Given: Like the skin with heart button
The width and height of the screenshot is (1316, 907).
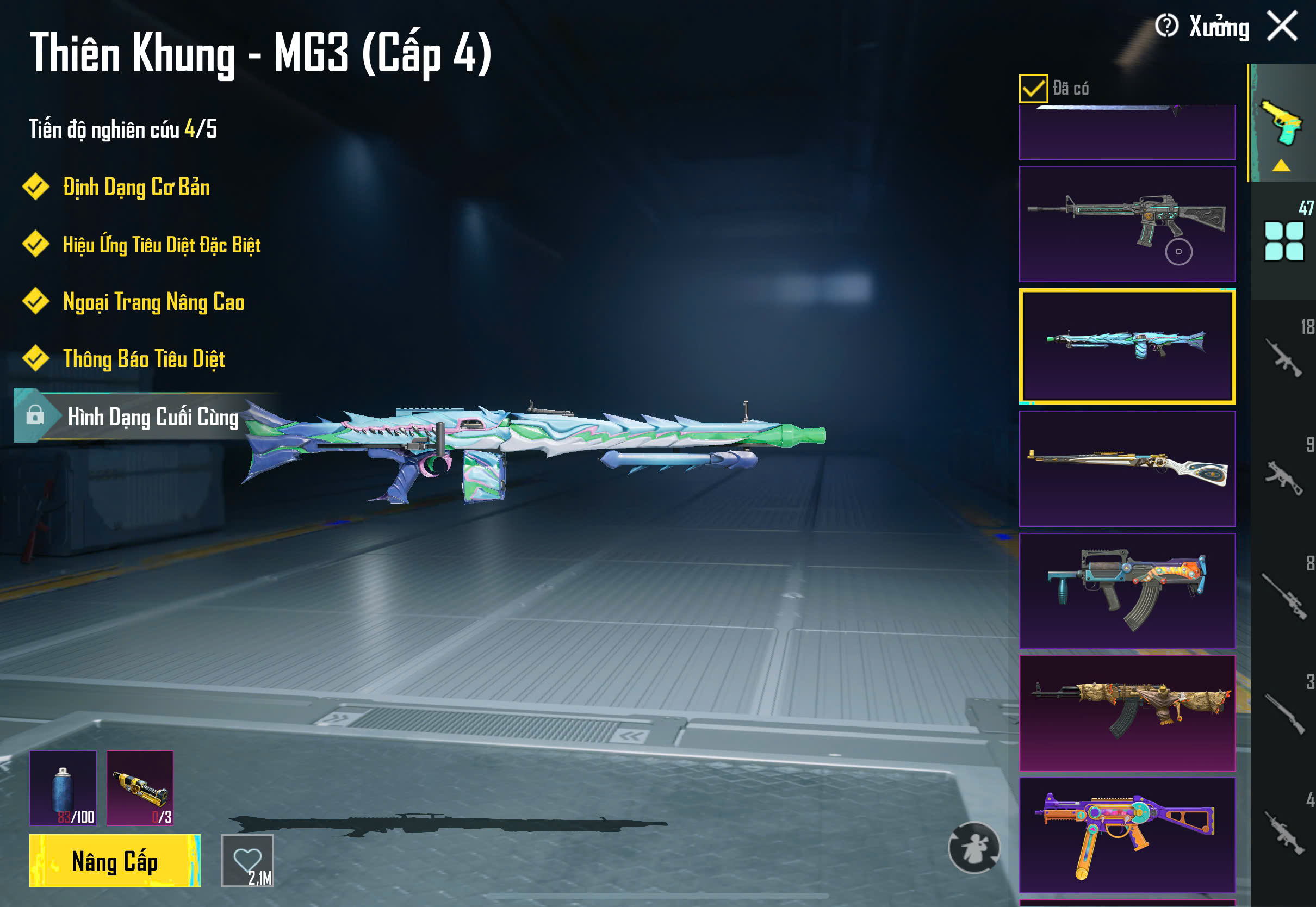Looking at the screenshot, I should tap(247, 860).
